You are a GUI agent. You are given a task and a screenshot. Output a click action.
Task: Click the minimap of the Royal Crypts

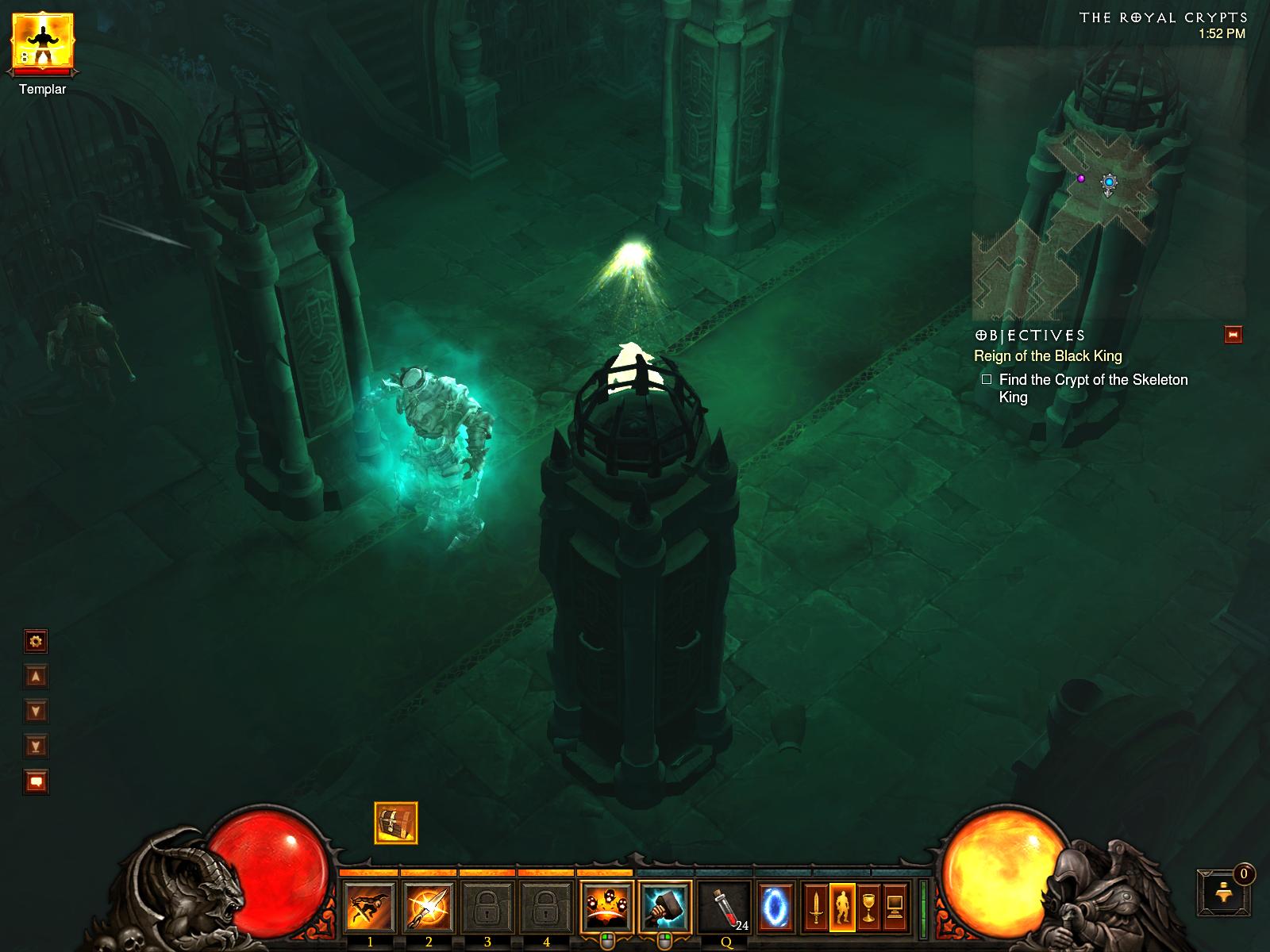pyautogui.click(x=1107, y=182)
